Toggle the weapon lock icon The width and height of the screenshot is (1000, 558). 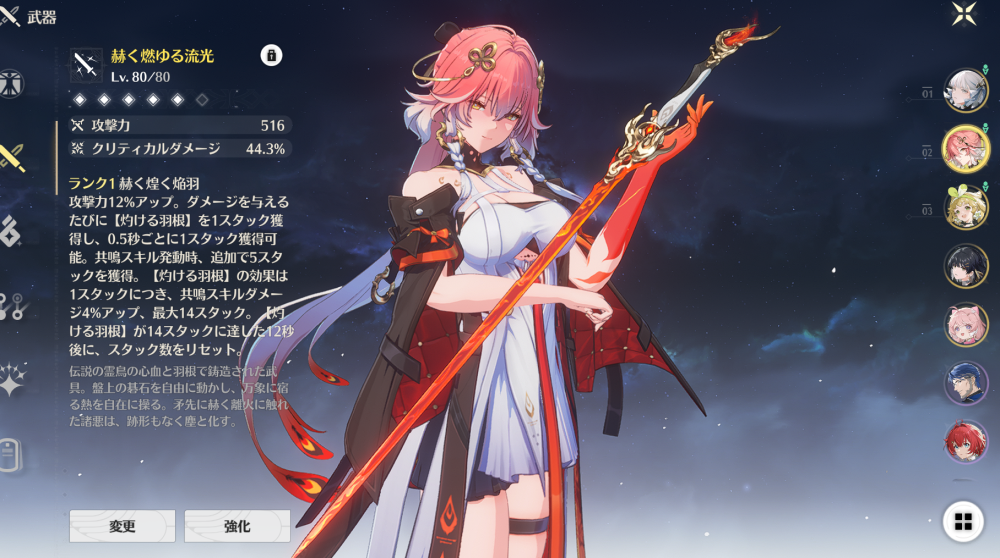[x=271, y=55]
